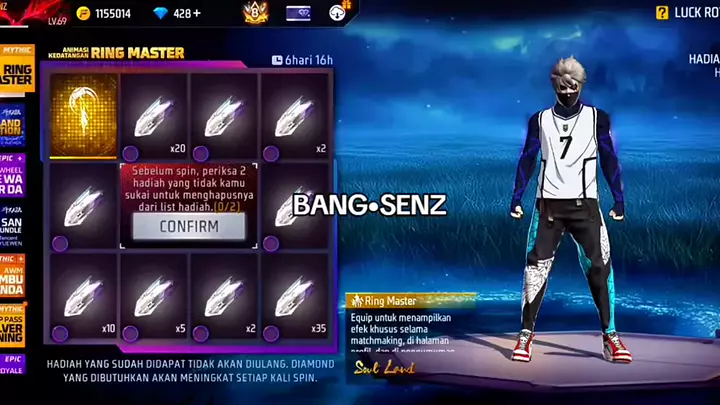Choose the crystal prize tile marked x20
720x405 pixels.
[x=154, y=116]
